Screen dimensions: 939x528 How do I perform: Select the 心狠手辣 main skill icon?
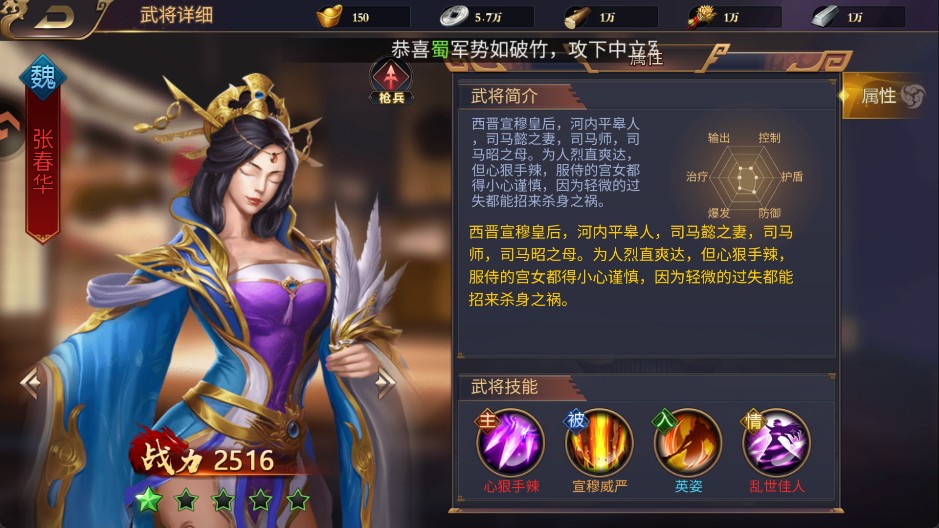tap(510, 442)
